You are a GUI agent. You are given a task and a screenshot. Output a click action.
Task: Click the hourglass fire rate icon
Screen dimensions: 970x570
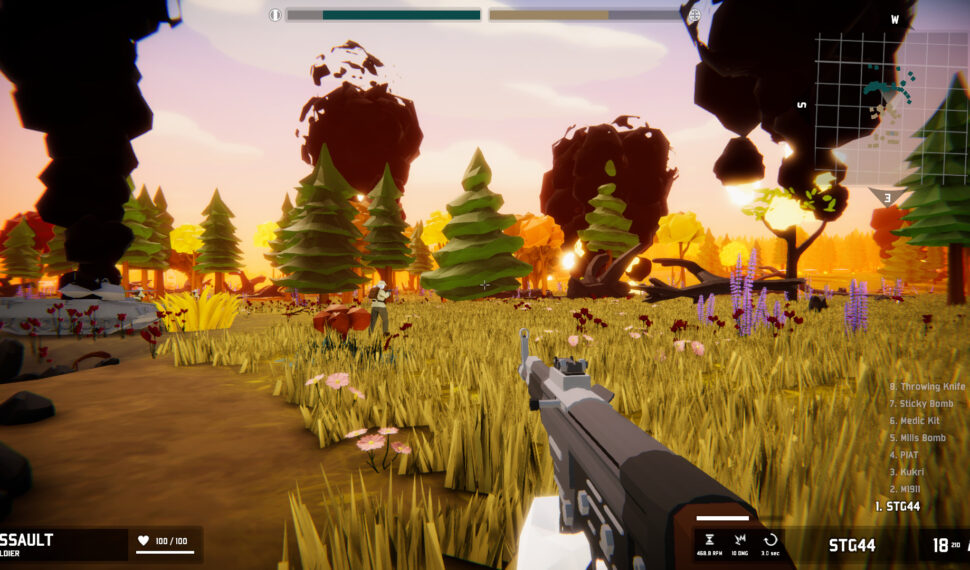[710, 539]
